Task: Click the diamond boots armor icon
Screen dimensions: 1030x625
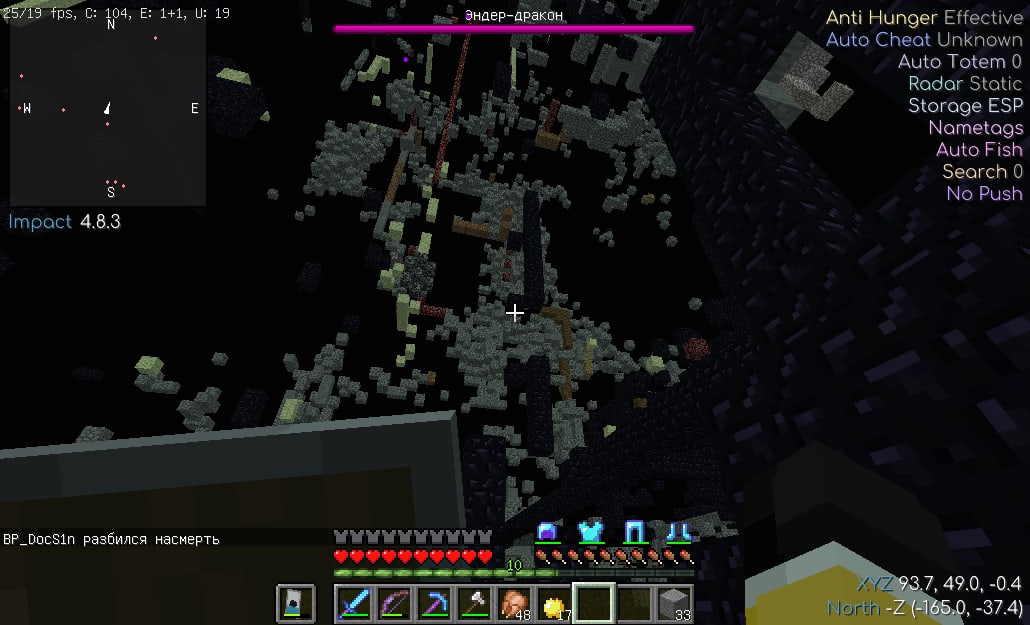Action: coord(679,532)
